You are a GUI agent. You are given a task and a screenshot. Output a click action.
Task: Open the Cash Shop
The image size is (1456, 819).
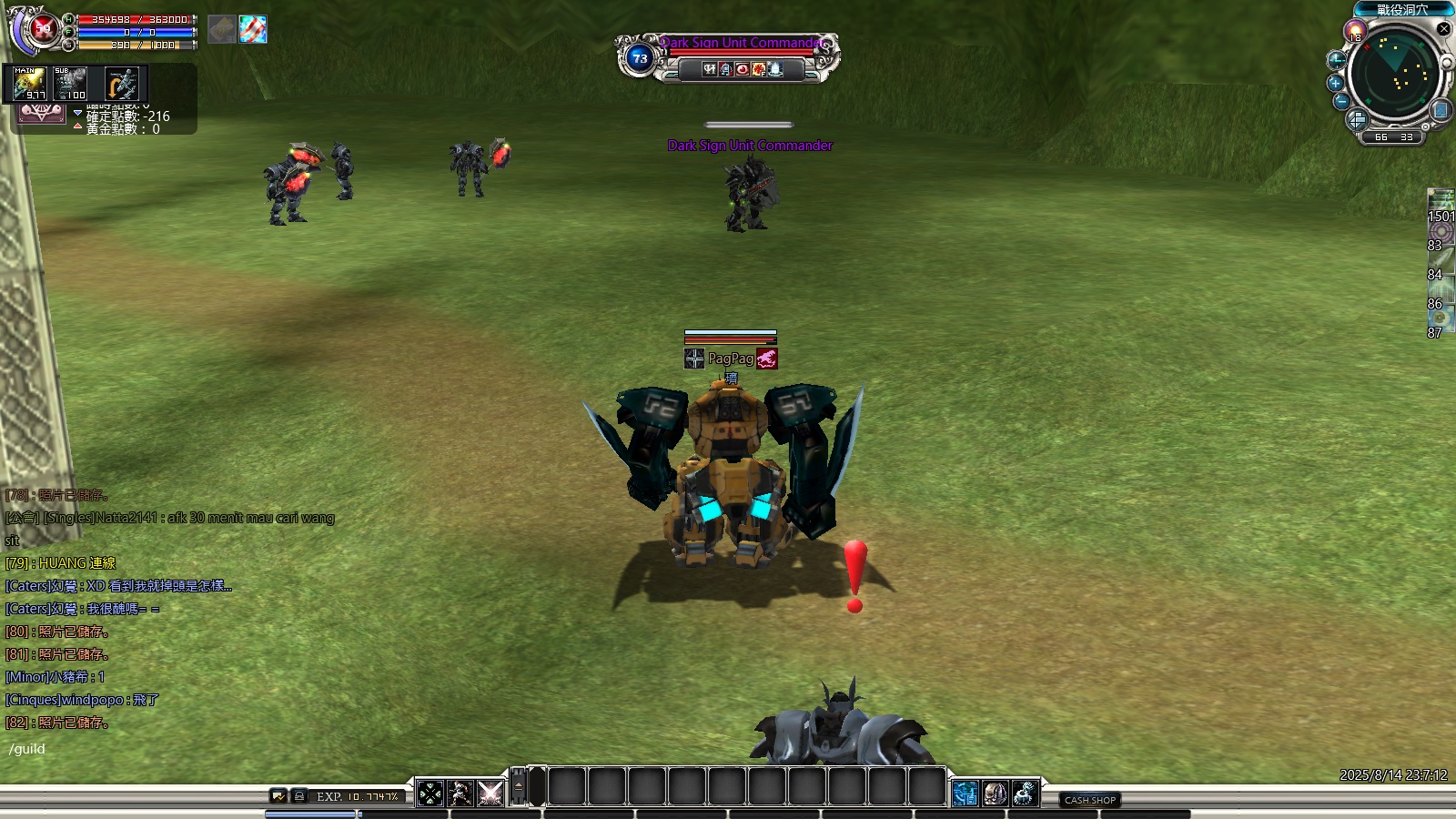[x=1089, y=800]
